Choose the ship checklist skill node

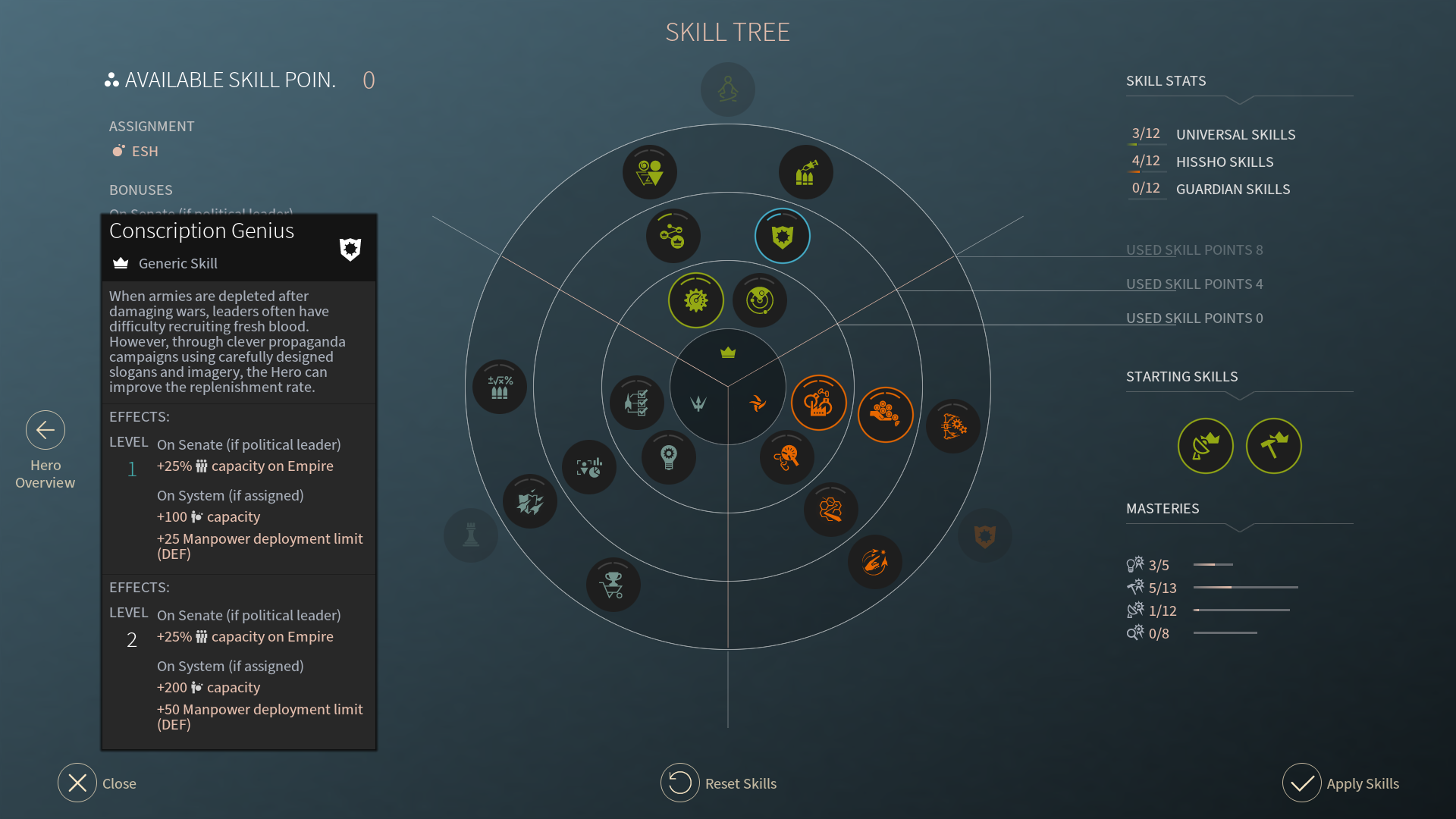click(637, 402)
